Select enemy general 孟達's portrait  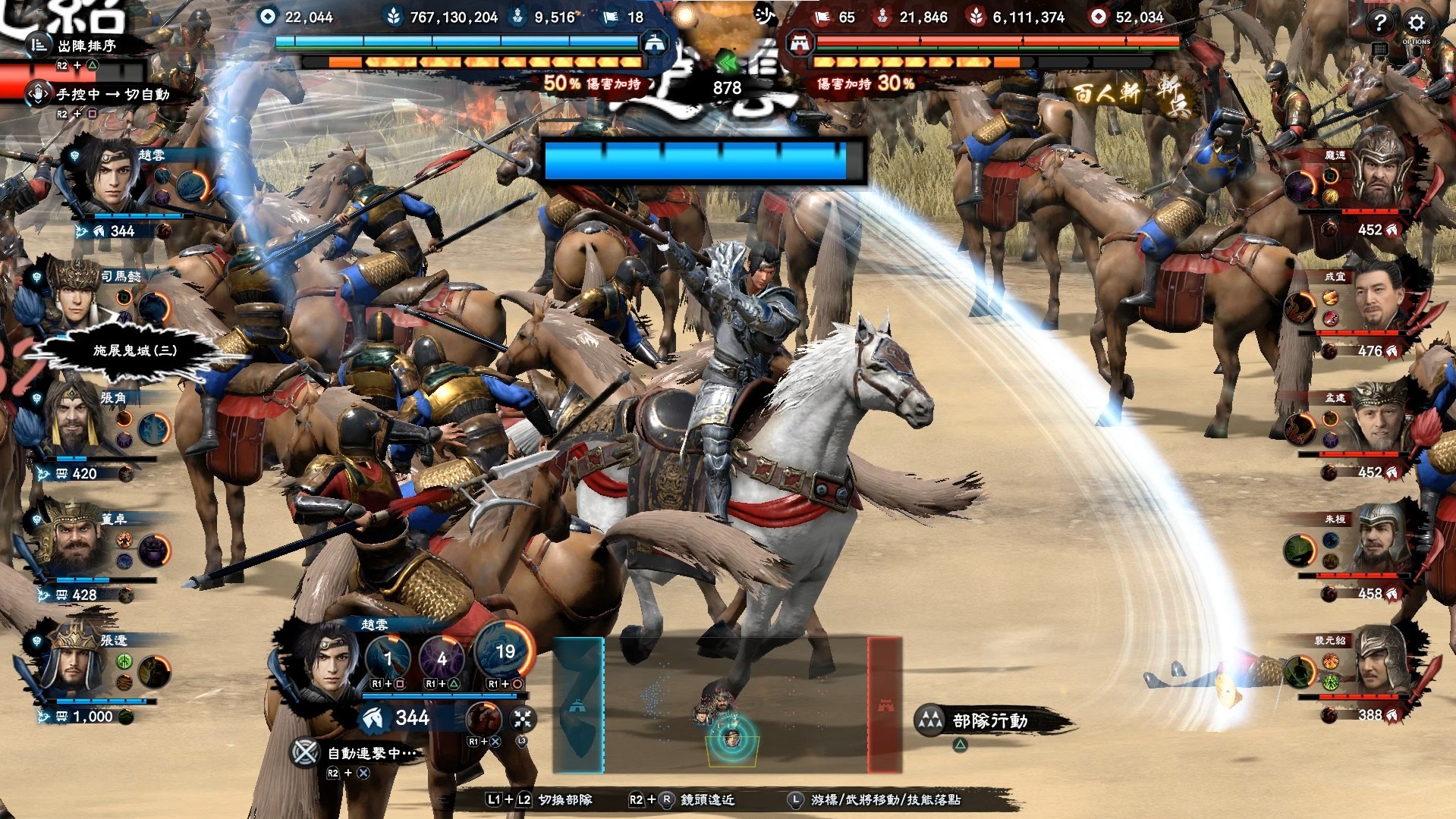(1379, 419)
